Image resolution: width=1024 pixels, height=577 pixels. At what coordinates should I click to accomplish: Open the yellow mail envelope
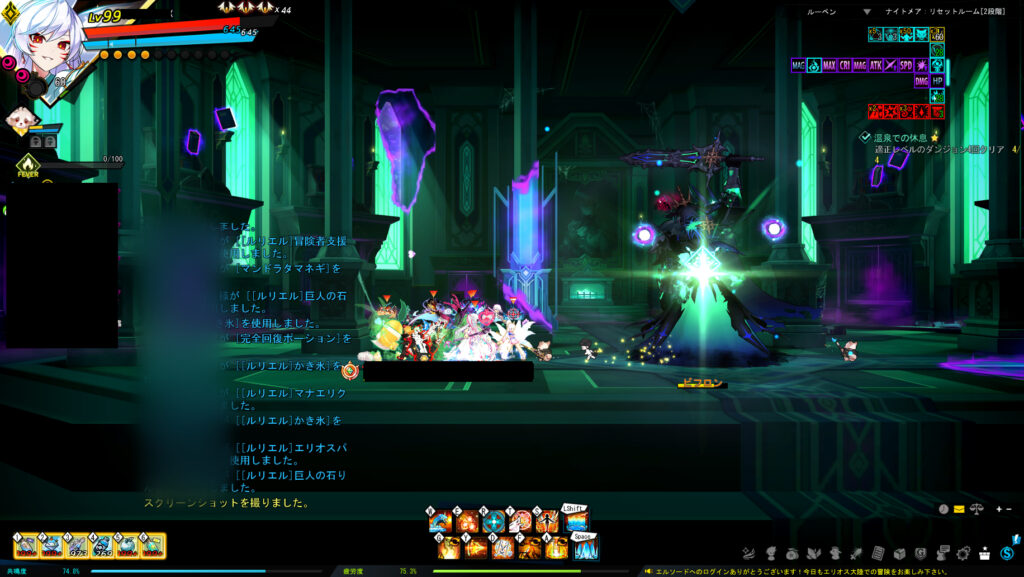pos(959,509)
